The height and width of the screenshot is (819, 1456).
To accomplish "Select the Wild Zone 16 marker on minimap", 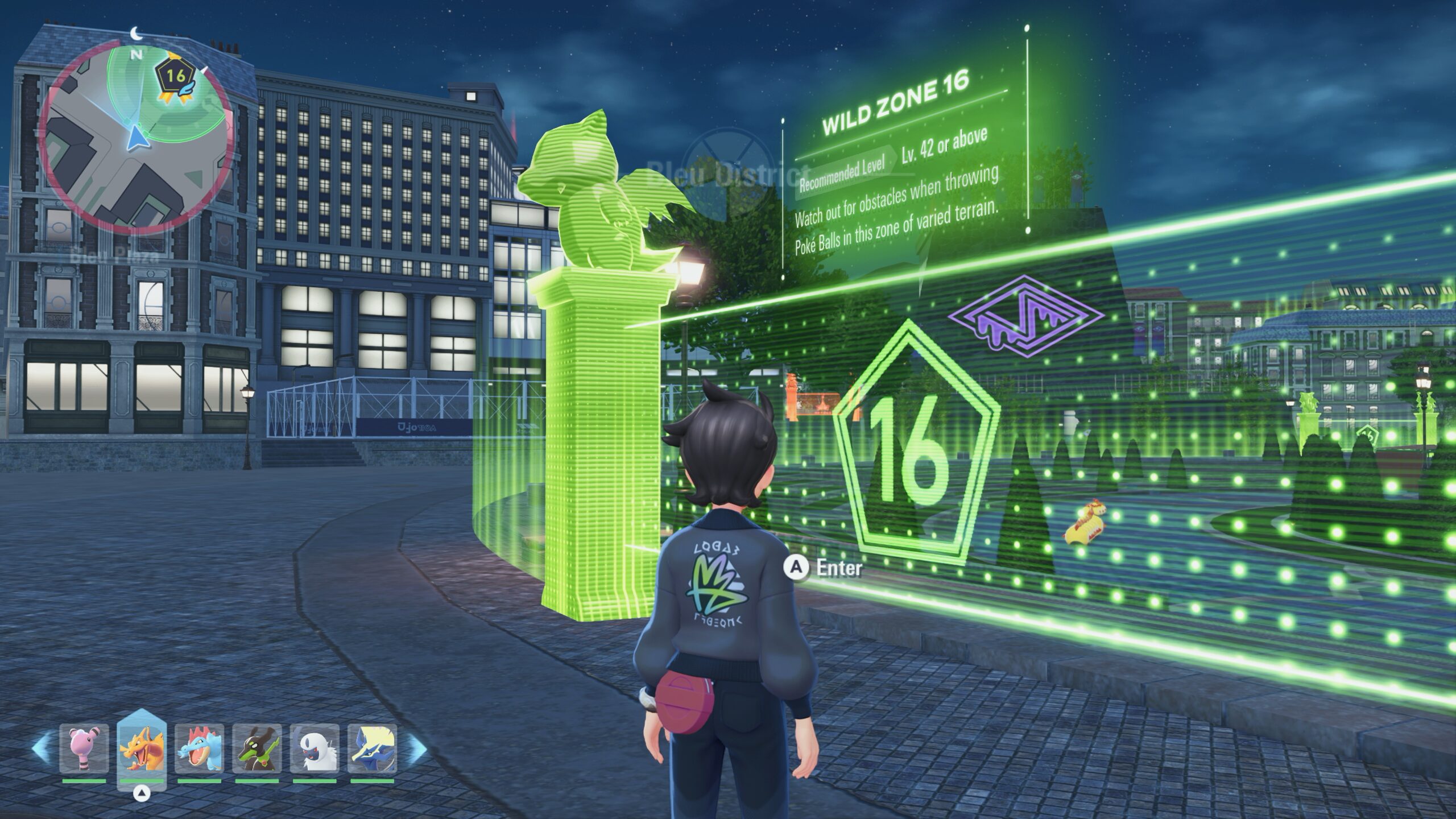I will (x=175, y=76).
